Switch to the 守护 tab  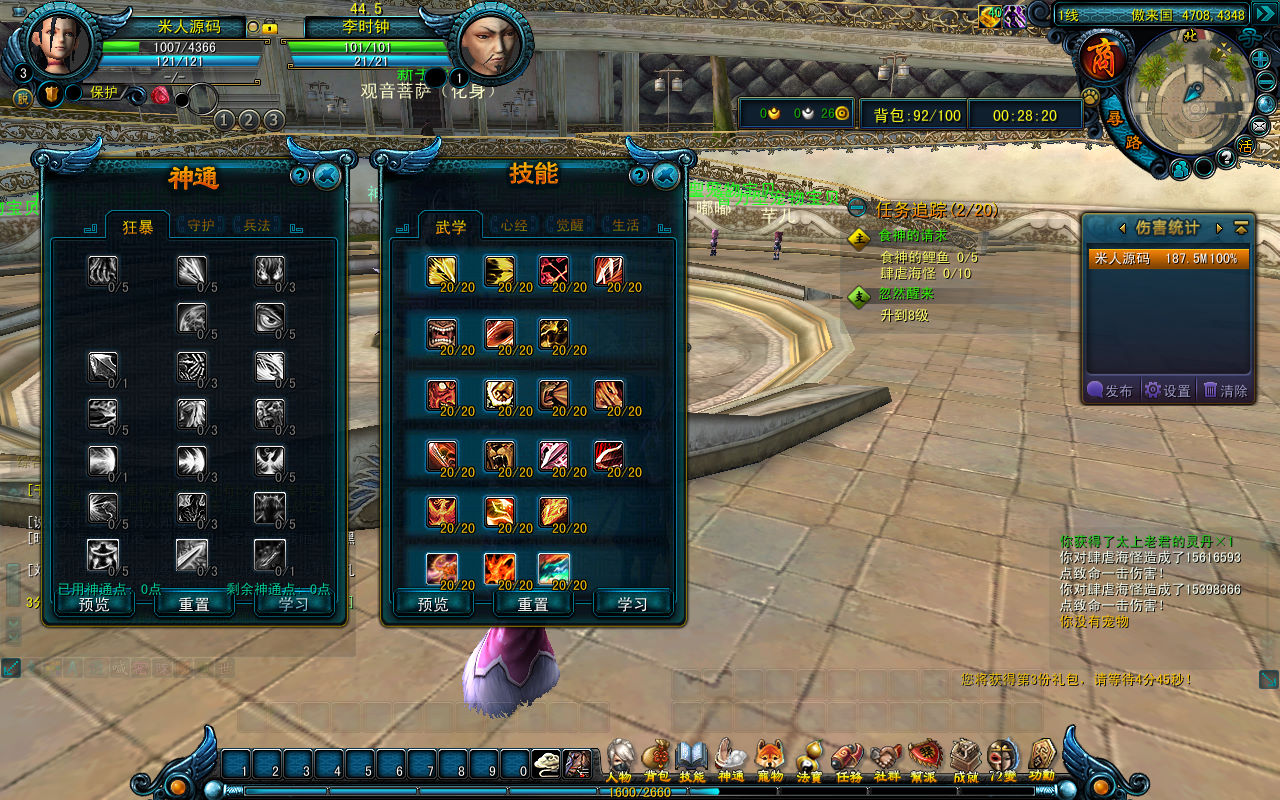(x=201, y=226)
